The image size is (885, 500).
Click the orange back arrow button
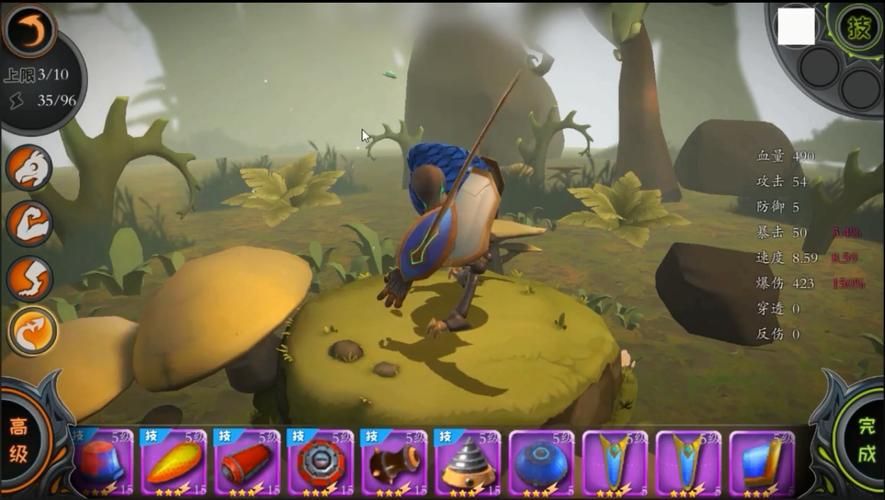29,30
